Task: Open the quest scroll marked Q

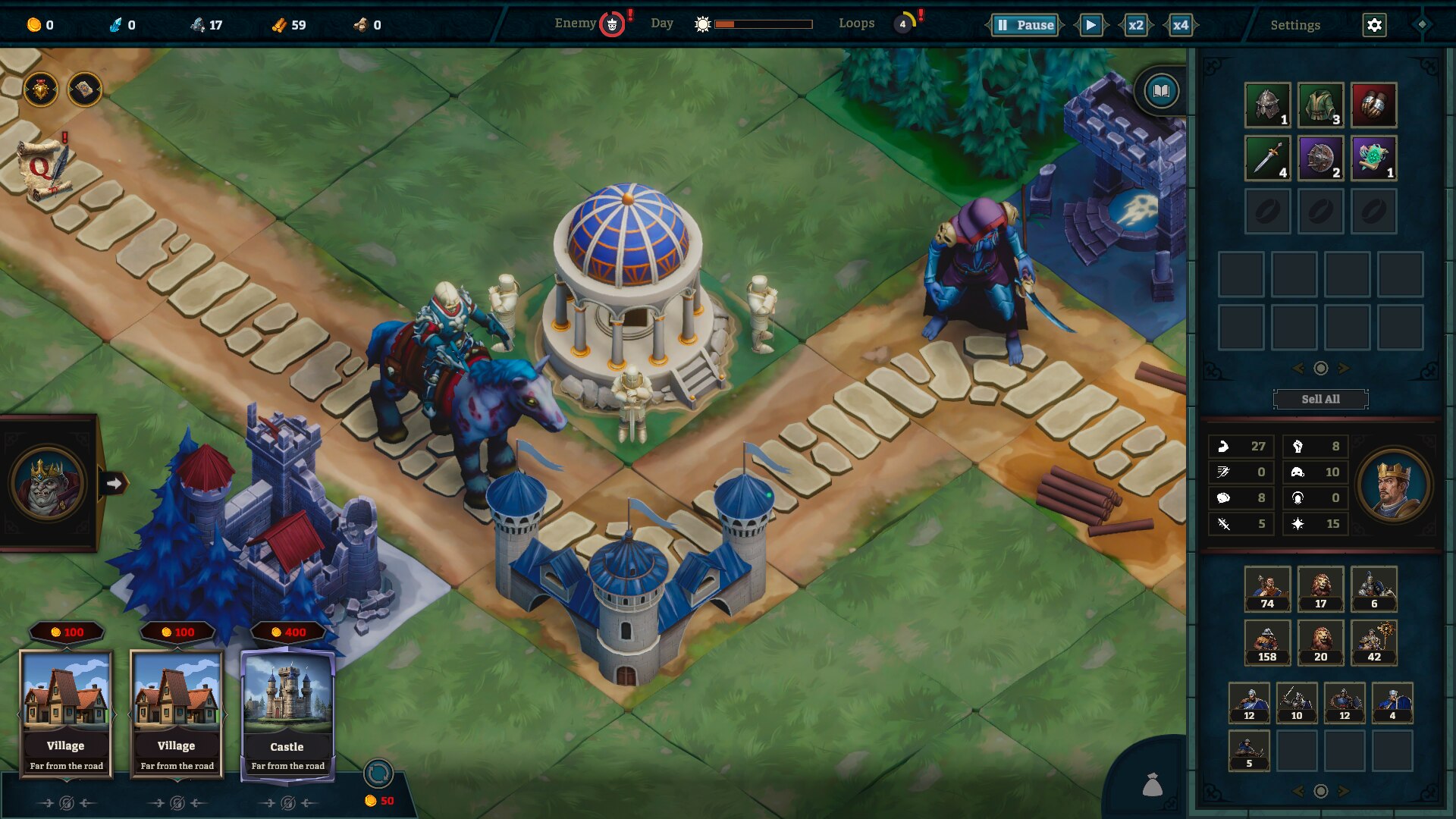Action: 44,168
